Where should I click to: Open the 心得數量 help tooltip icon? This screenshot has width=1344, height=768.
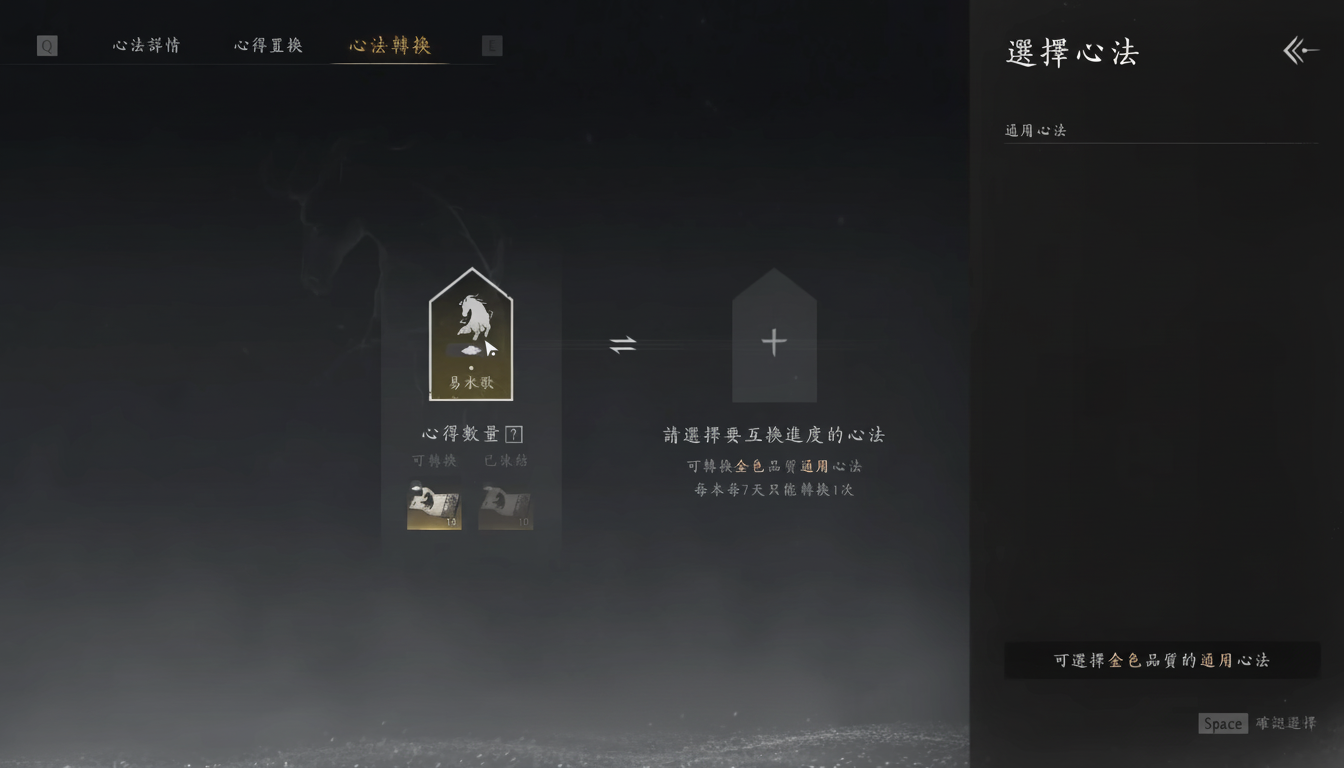point(514,433)
